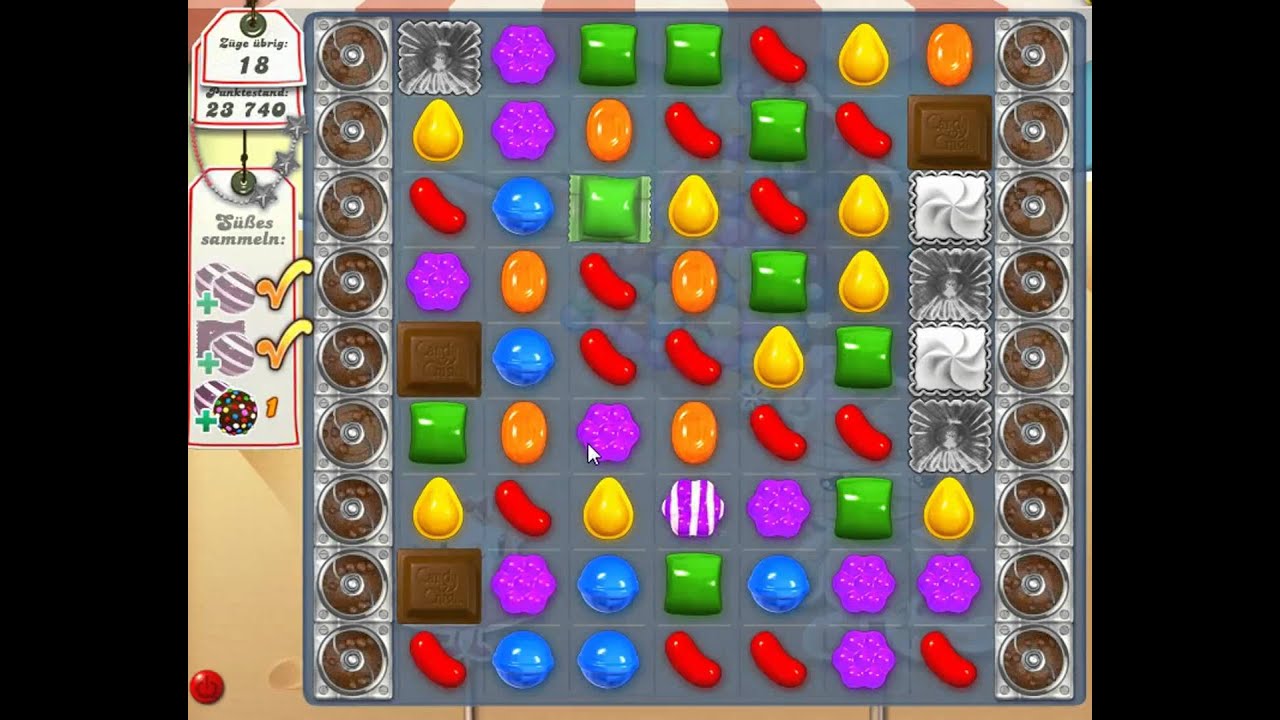Image resolution: width=1280 pixels, height=720 pixels.
Task: Click the red power quit button
Action: tap(207, 687)
